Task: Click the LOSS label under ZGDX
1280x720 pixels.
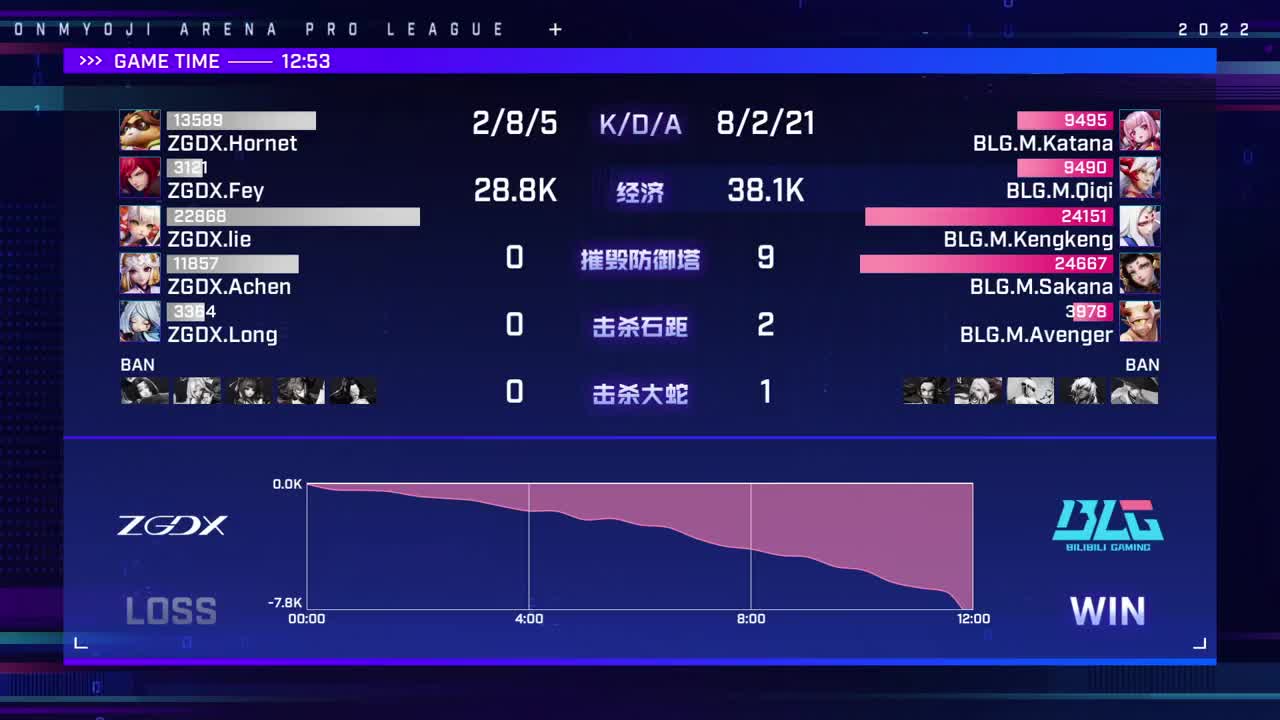Action: coord(171,610)
